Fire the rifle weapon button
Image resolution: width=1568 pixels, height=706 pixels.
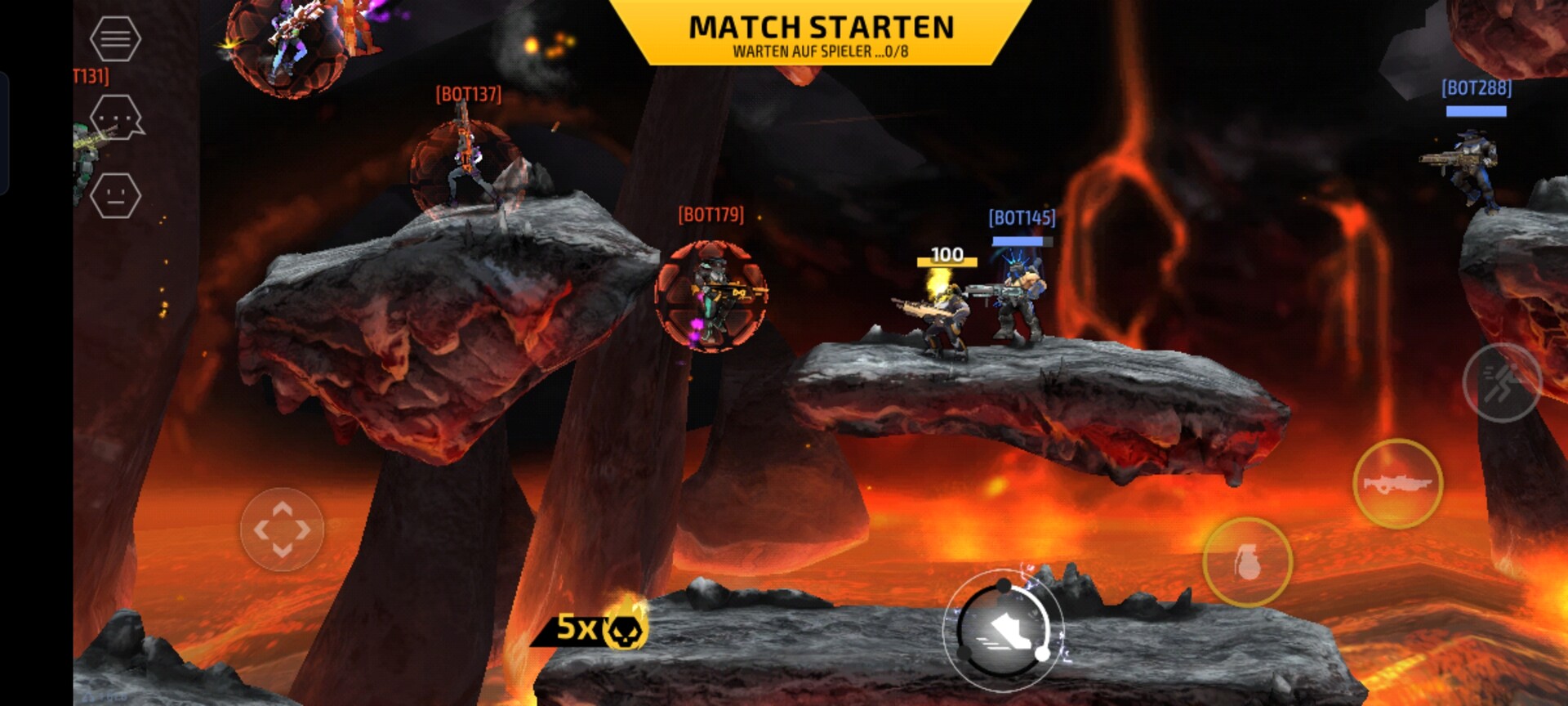1397,484
